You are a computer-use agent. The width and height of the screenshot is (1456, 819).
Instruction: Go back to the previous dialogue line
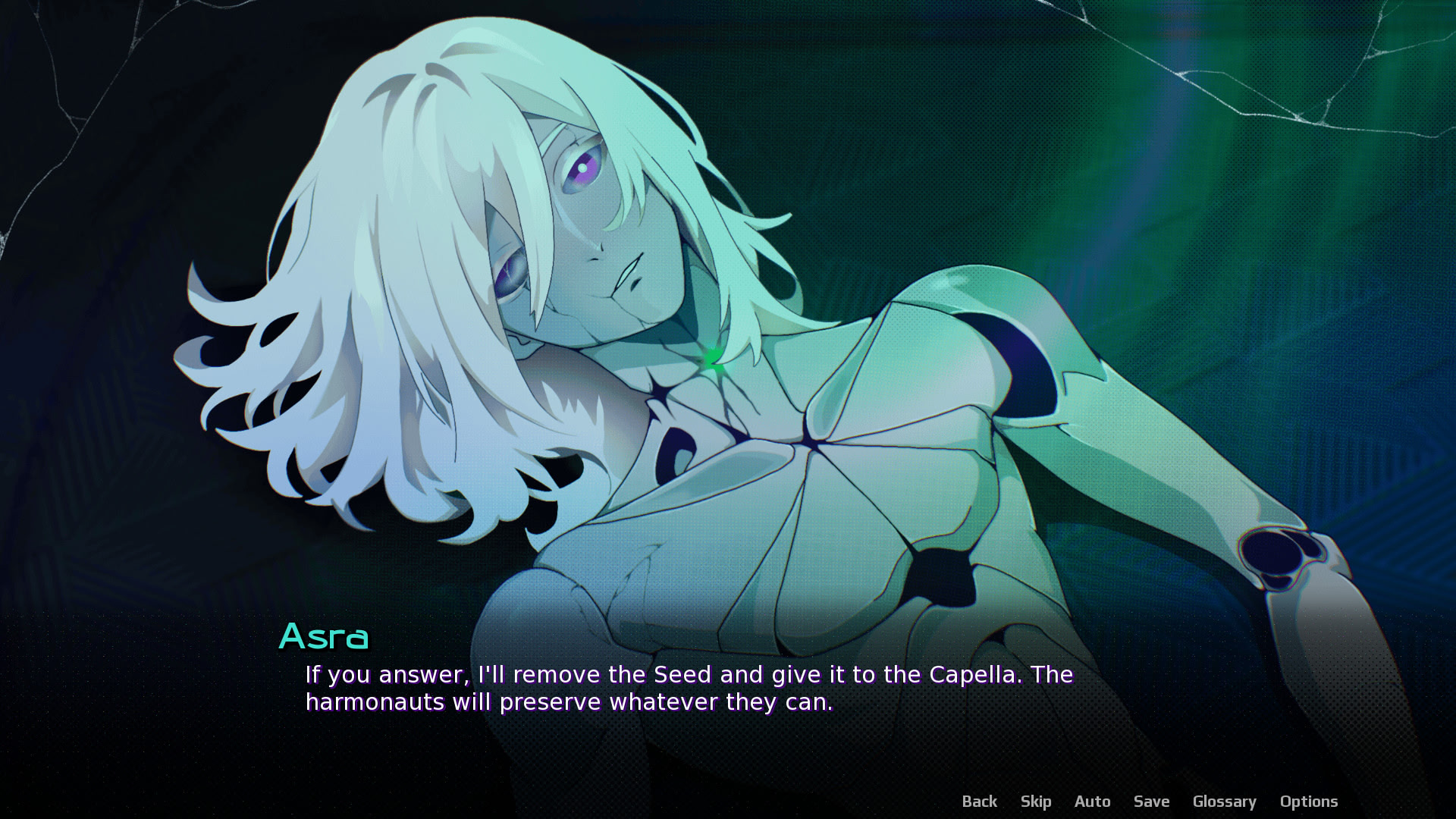tap(979, 802)
